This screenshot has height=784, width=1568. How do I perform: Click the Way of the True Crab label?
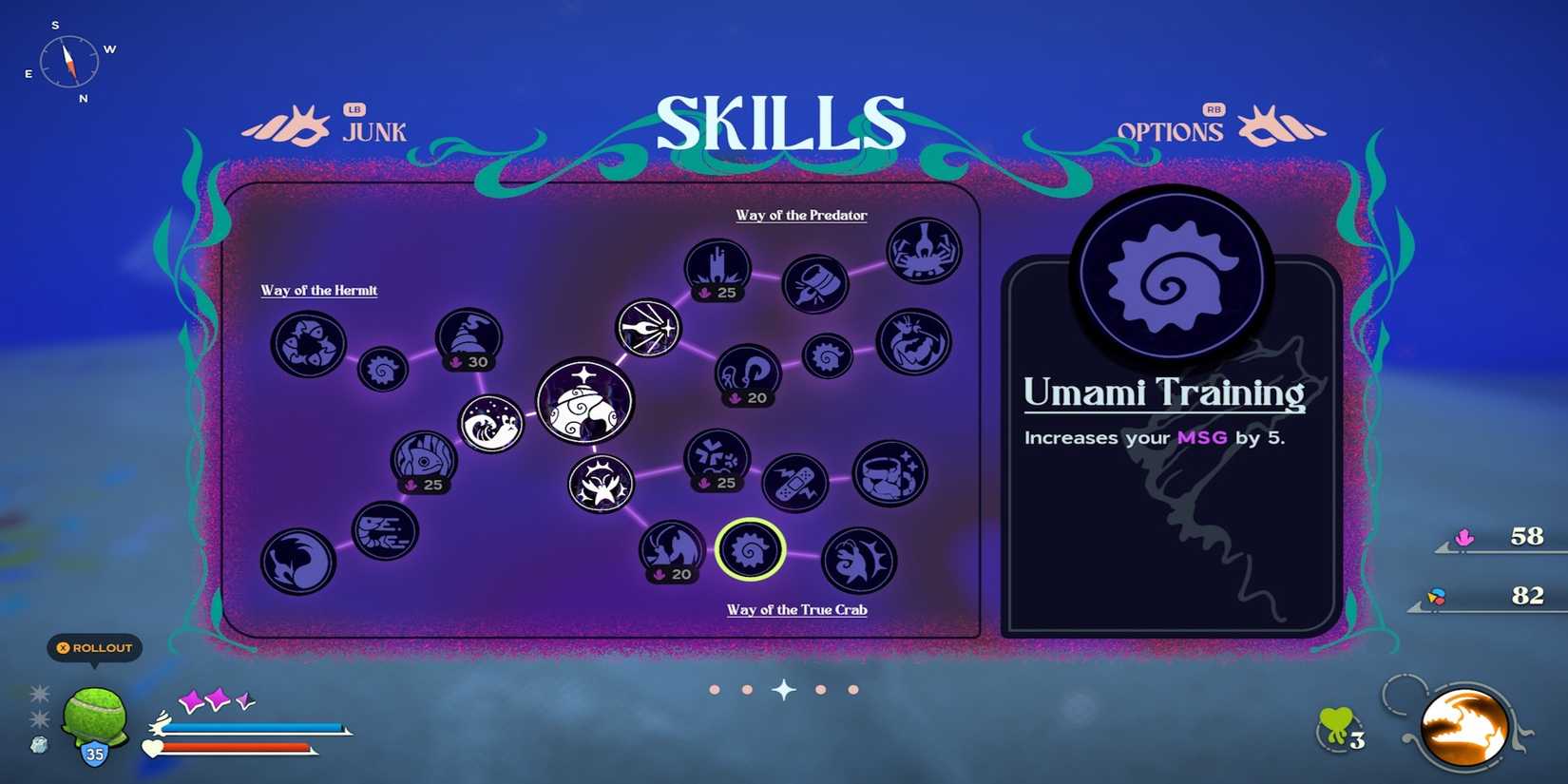pyautogui.click(x=796, y=609)
